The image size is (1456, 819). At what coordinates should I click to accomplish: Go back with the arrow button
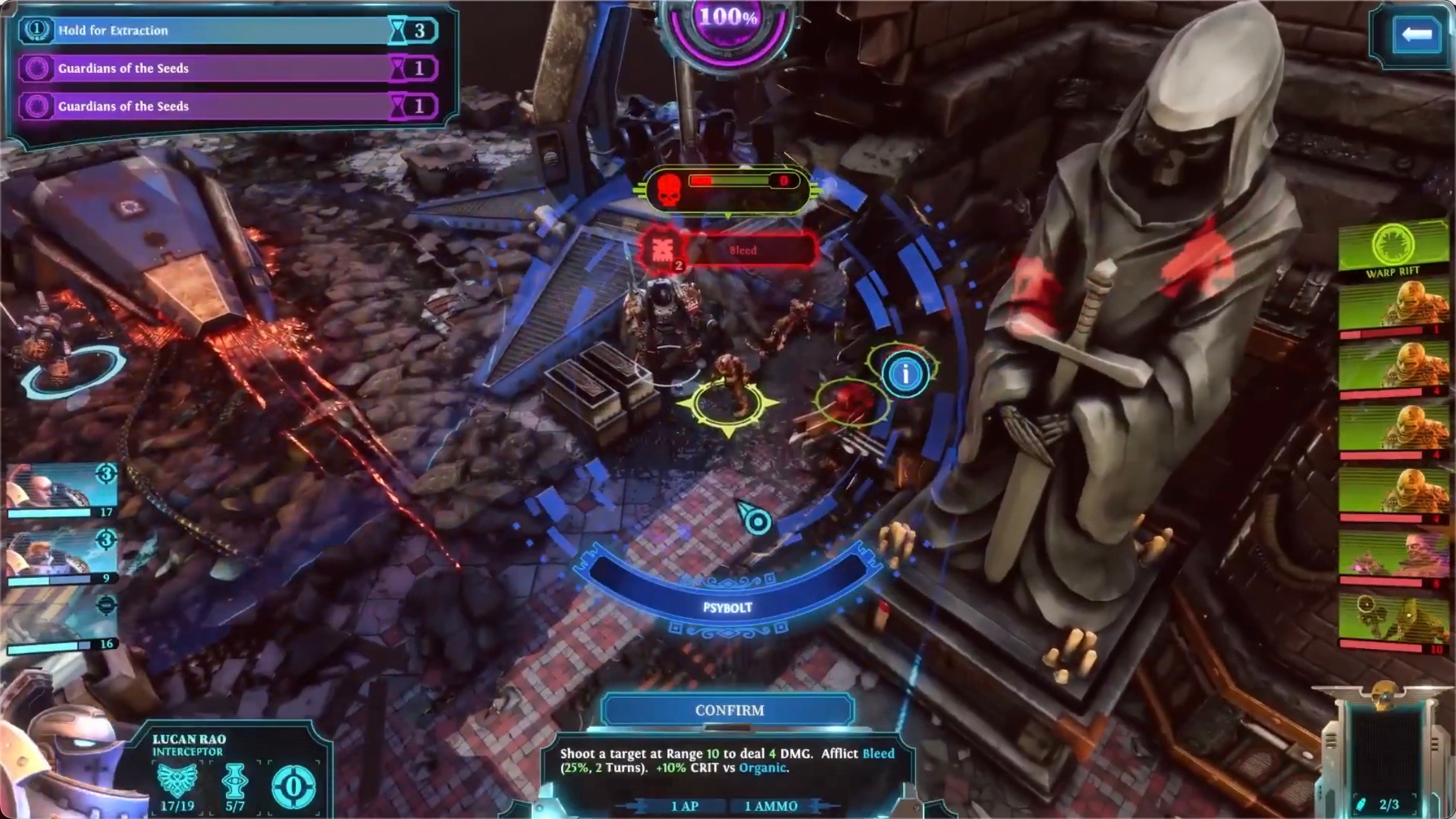1416,34
